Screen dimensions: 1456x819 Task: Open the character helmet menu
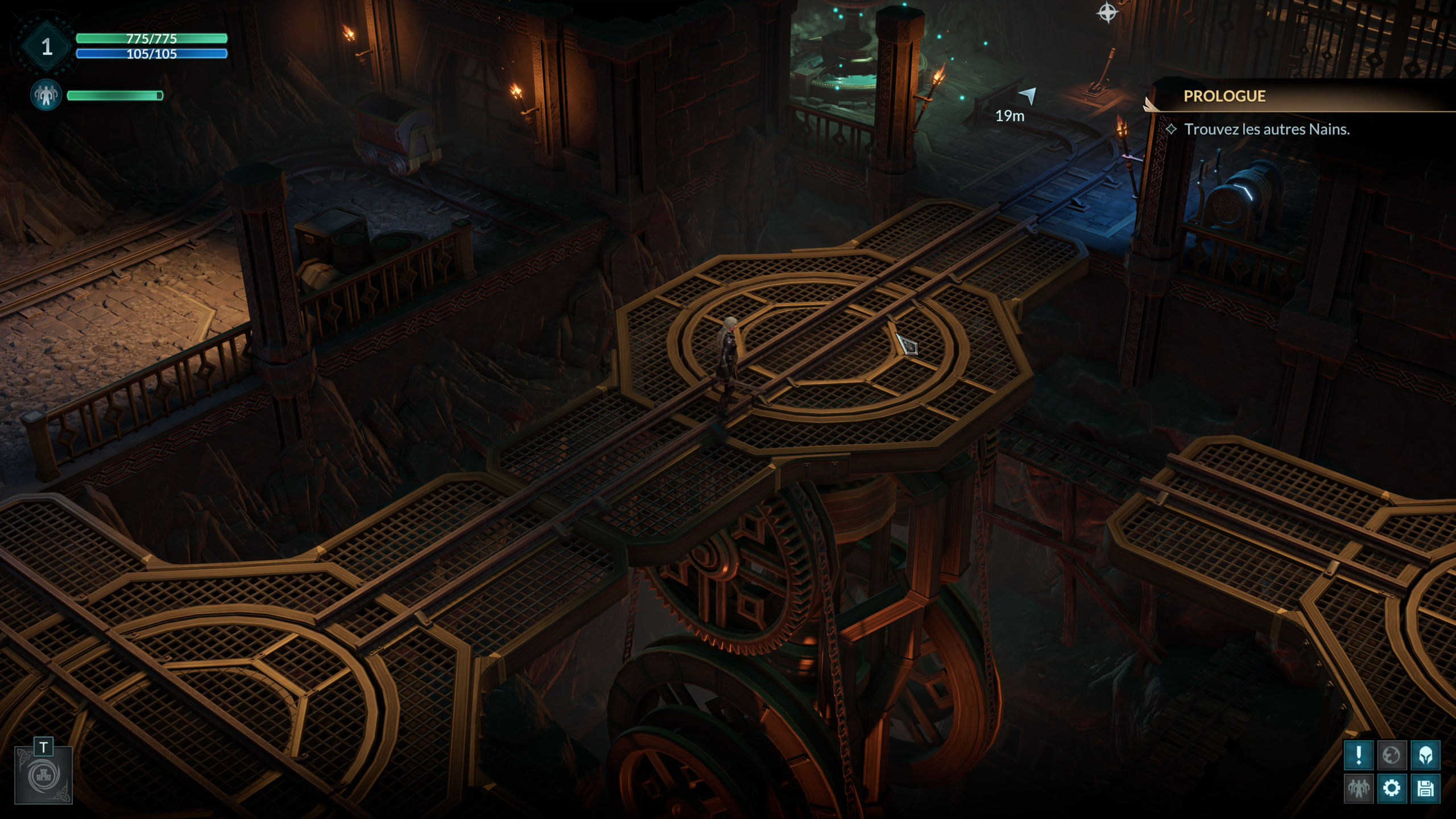click(x=1425, y=755)
